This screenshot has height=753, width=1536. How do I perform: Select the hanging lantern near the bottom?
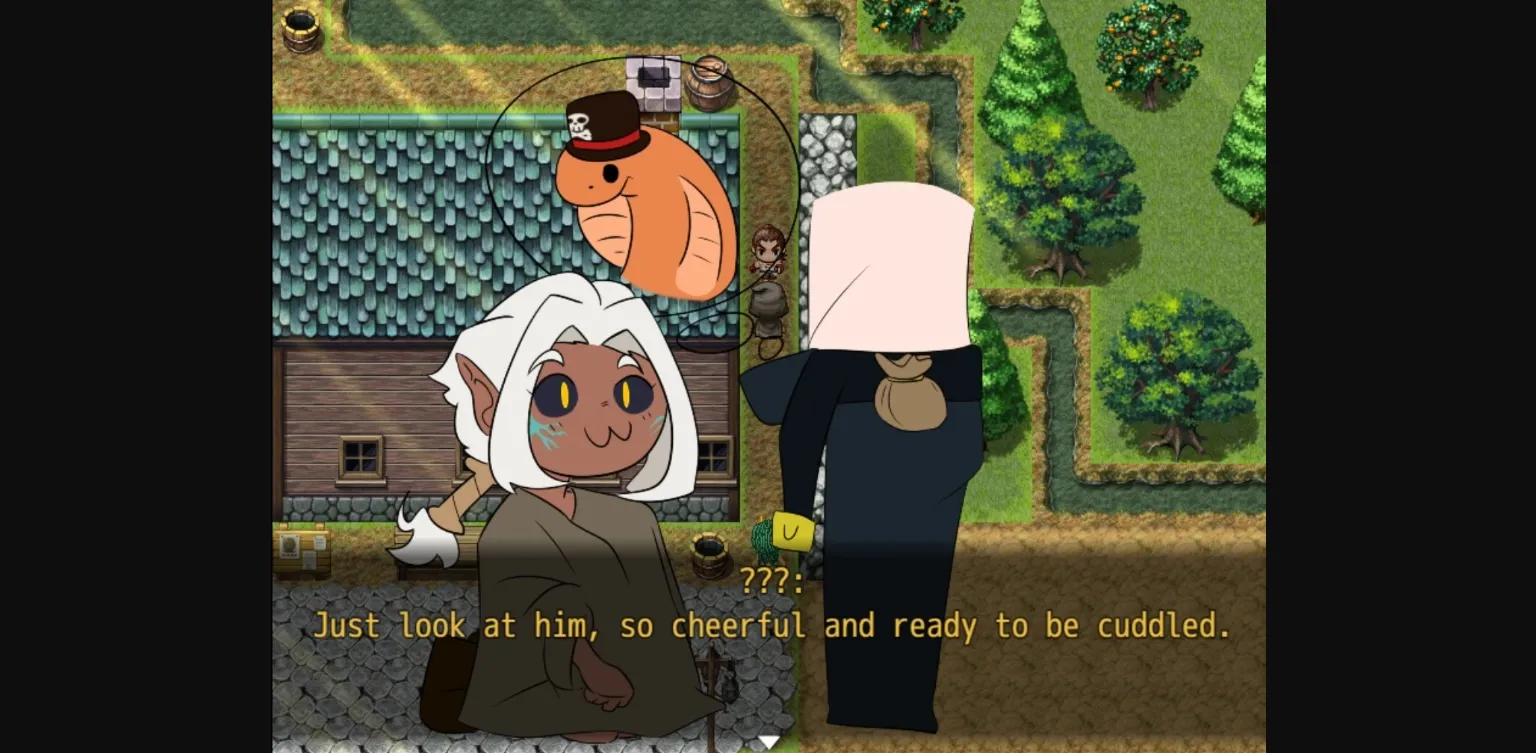pyautogui.click(x=728, y=690)
